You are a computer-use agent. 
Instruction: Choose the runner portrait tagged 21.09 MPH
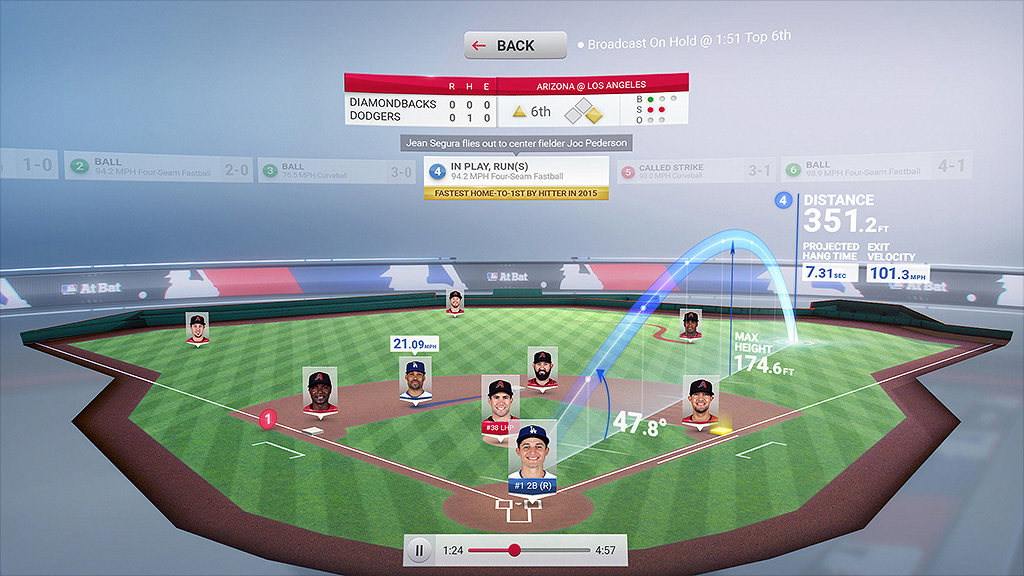[x=416, y=378]
